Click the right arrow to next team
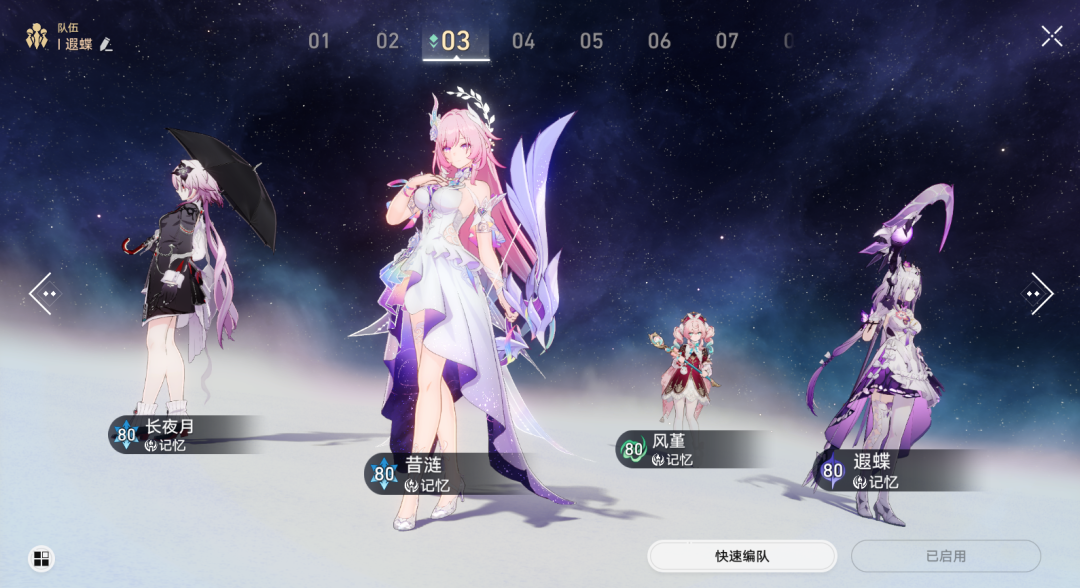This screenshot has height=588, width=1080. click(x=1036, y=294)
